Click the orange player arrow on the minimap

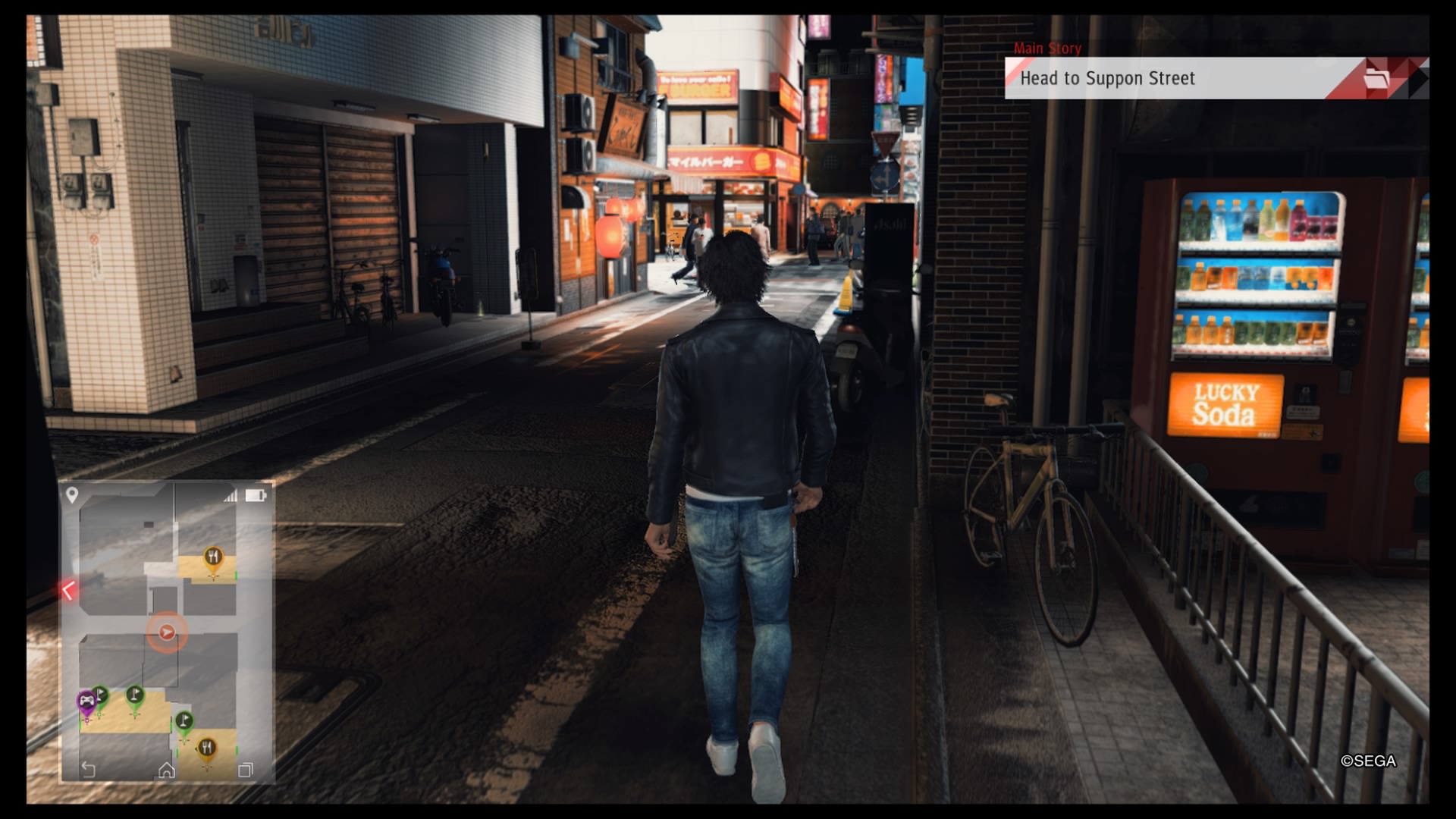point(166,632)
